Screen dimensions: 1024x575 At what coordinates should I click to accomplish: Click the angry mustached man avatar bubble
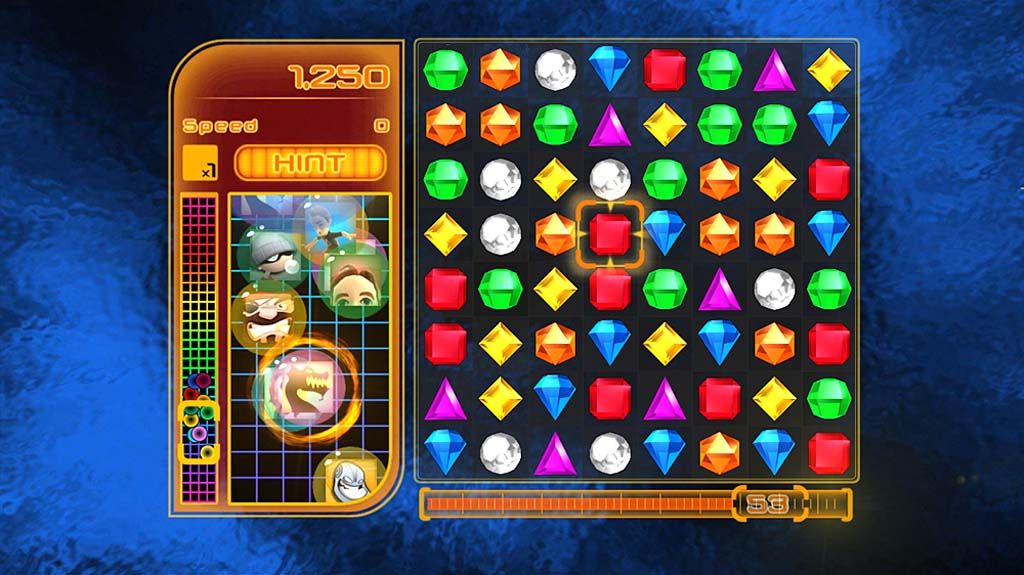tap(265, 314)
